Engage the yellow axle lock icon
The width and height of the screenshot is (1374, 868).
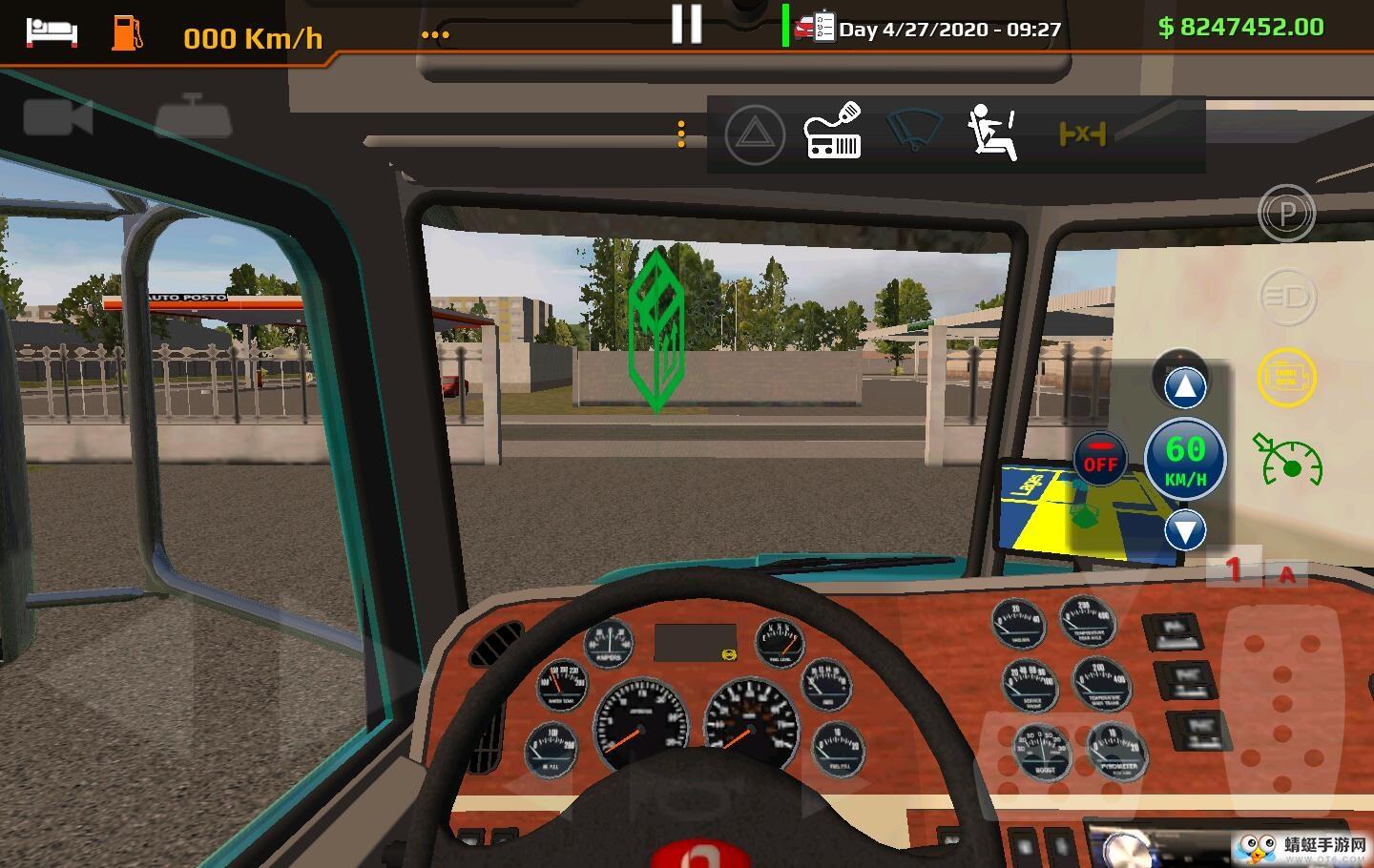point(1082,134)
